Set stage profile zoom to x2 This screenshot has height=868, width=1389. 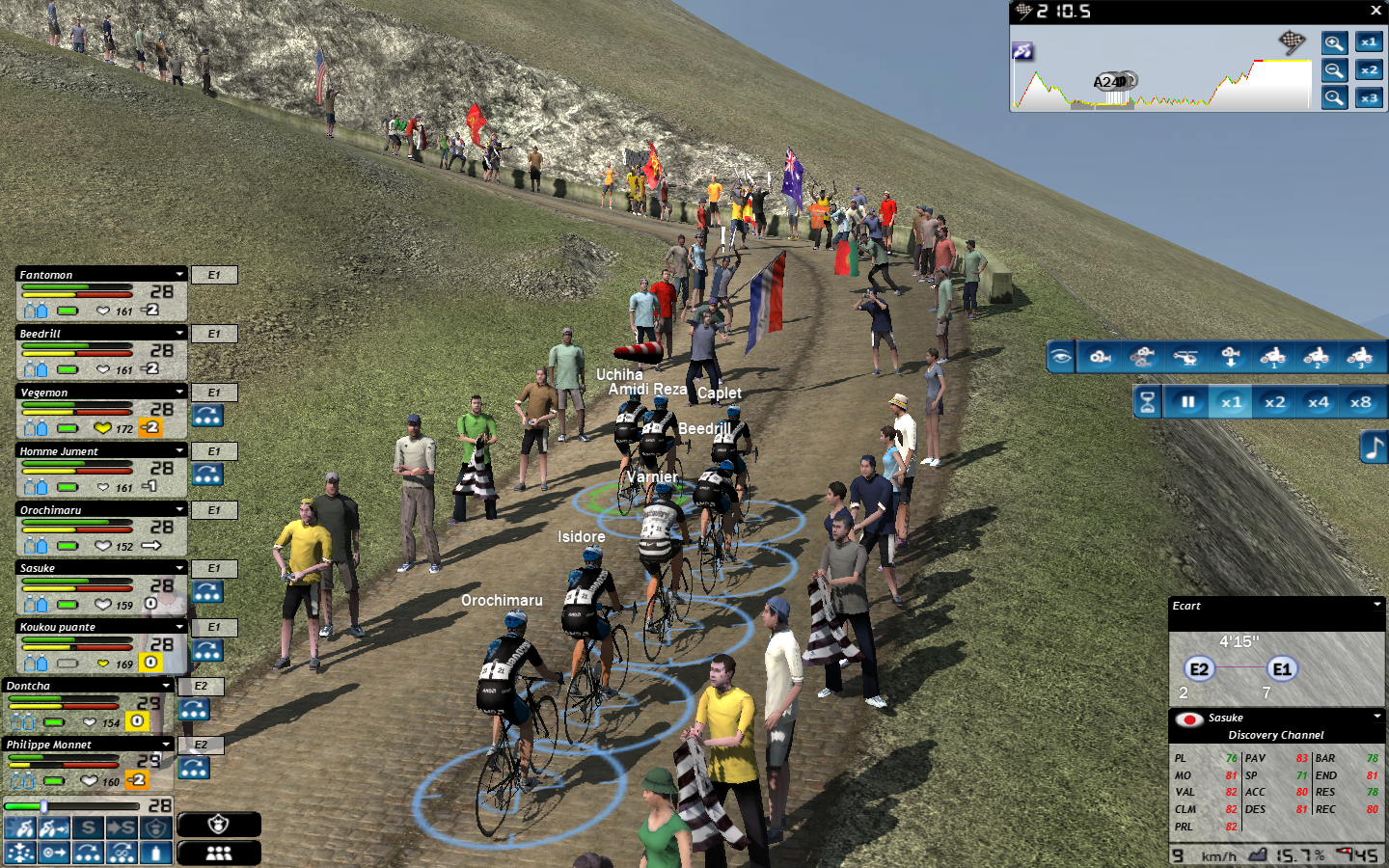1369,69
